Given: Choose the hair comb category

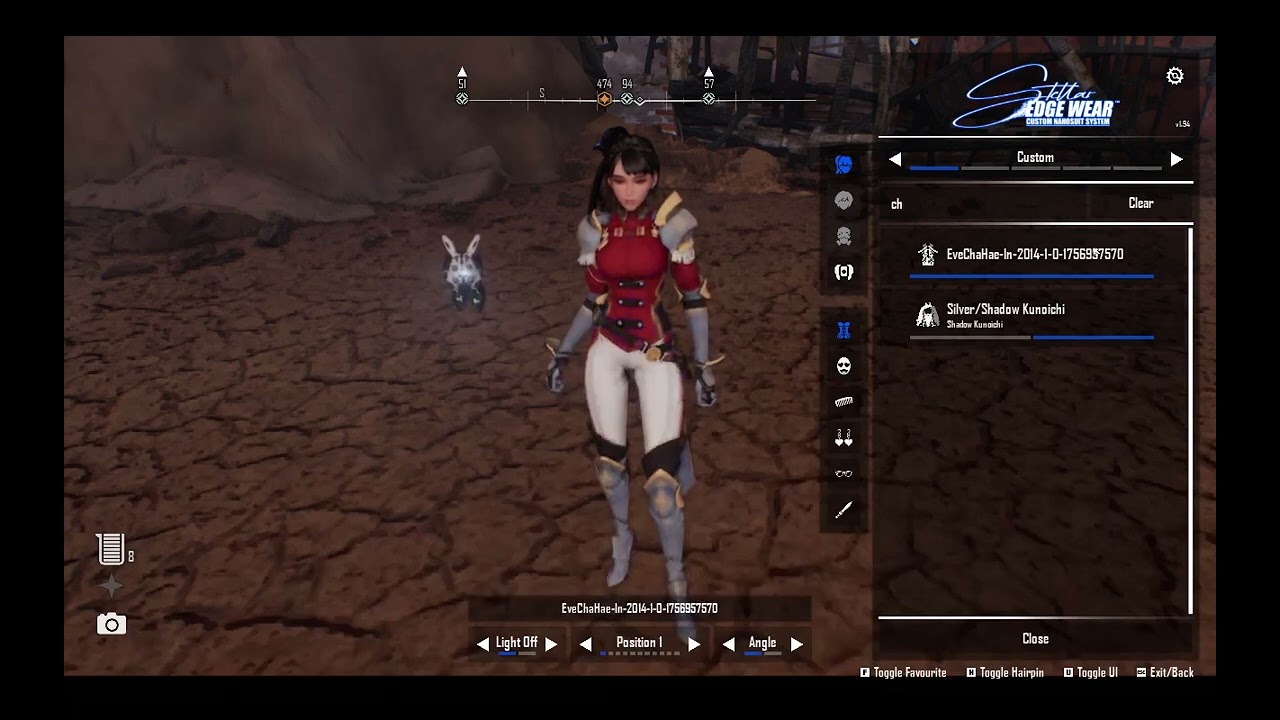Looking at the screenshot, I should (x=844, y=402).
